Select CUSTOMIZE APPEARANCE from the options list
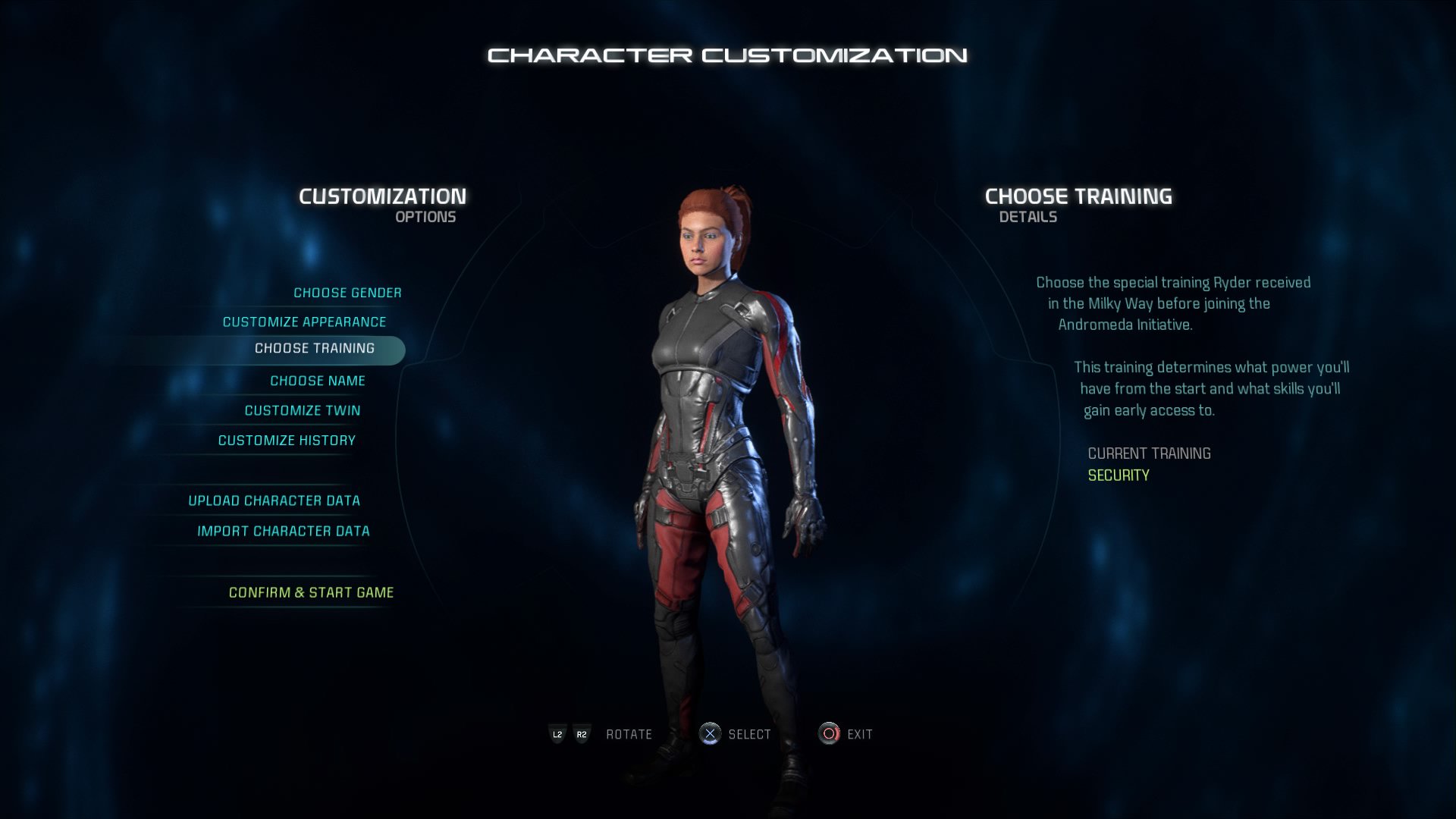 [x=303, y=322]
